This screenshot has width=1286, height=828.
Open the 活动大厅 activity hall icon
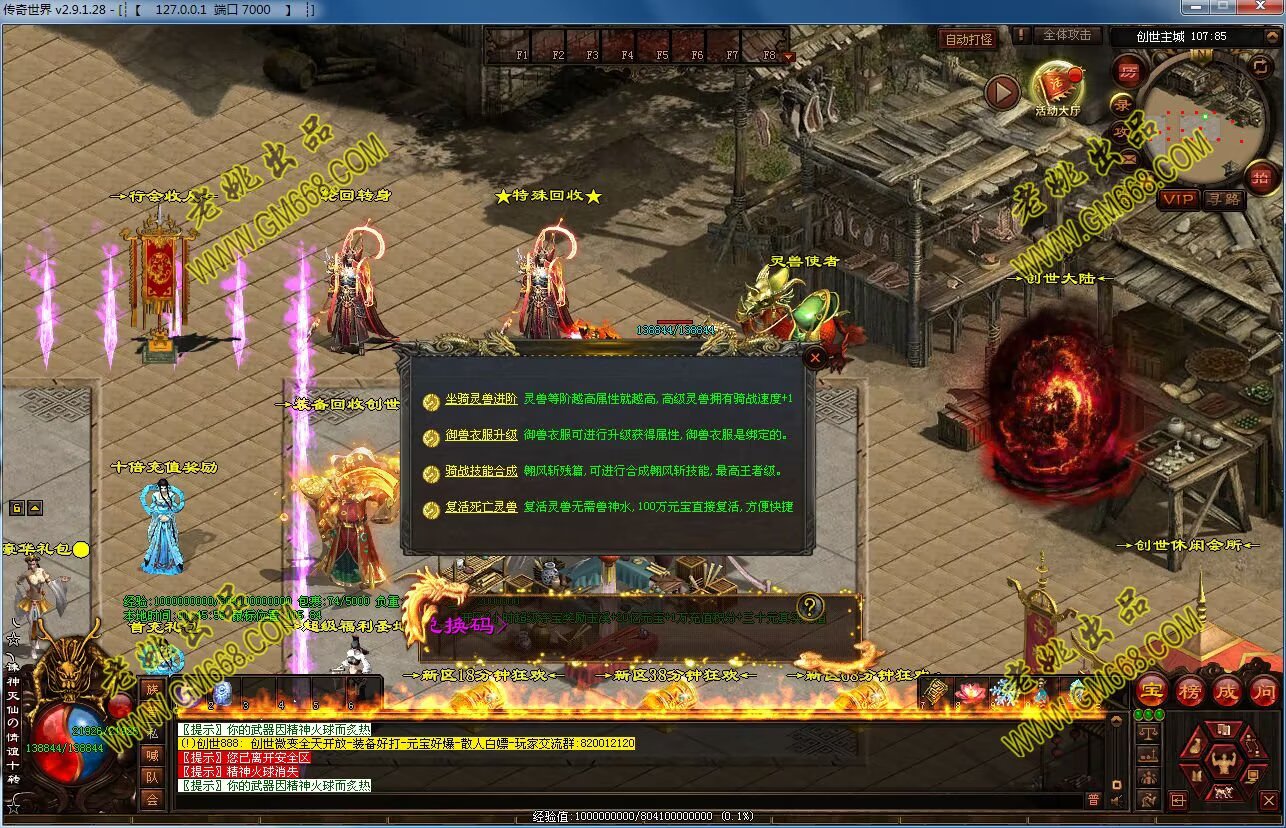1057,87
